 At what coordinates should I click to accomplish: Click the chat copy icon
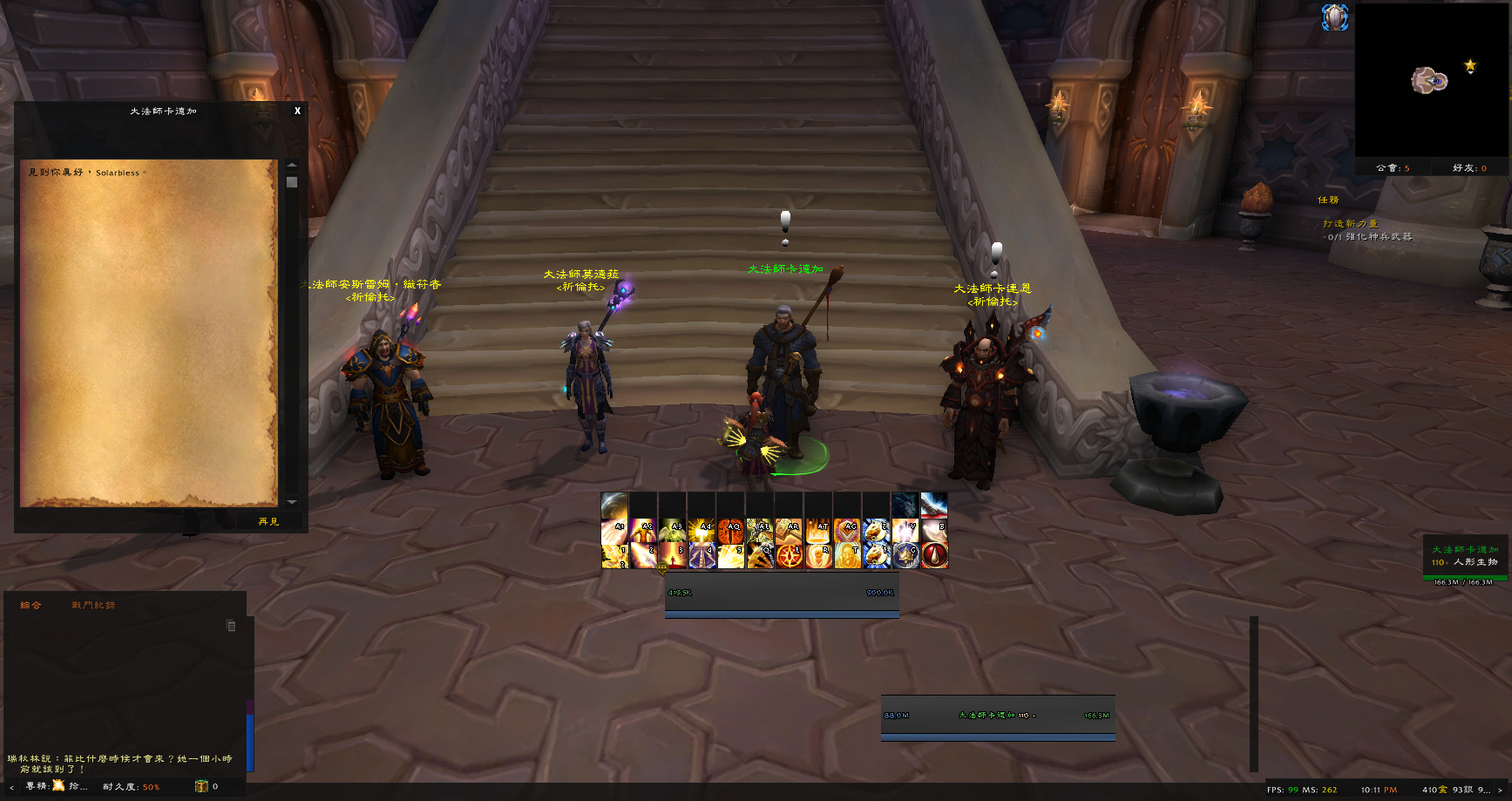[x=231, y=626]
